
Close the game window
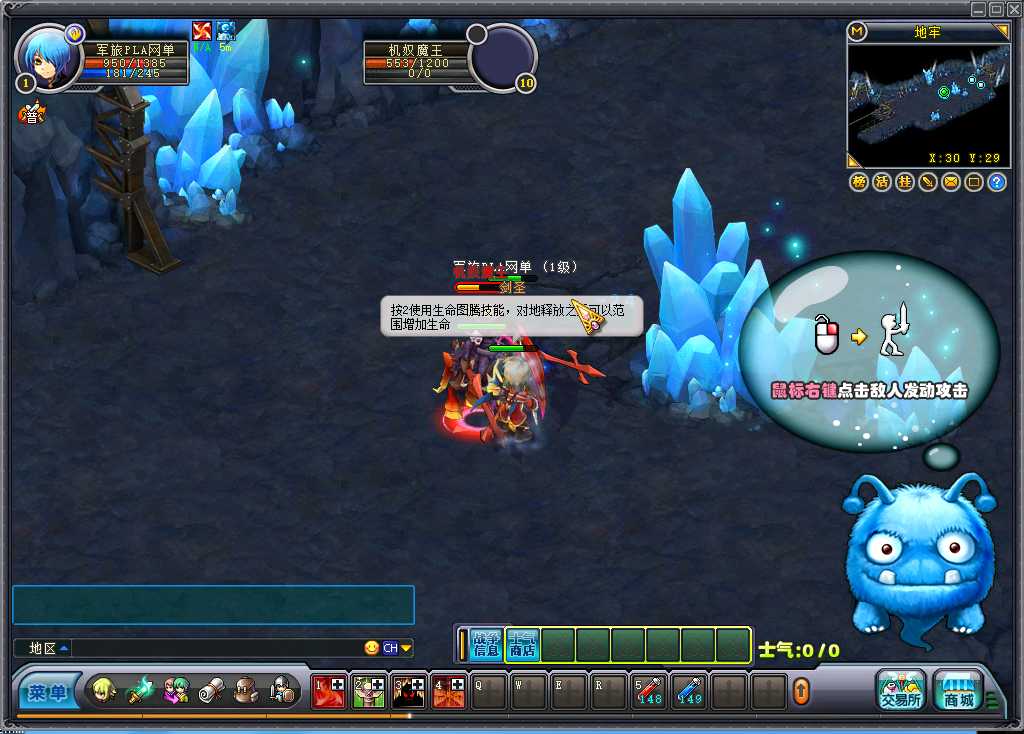click(x=1014, y=9)
